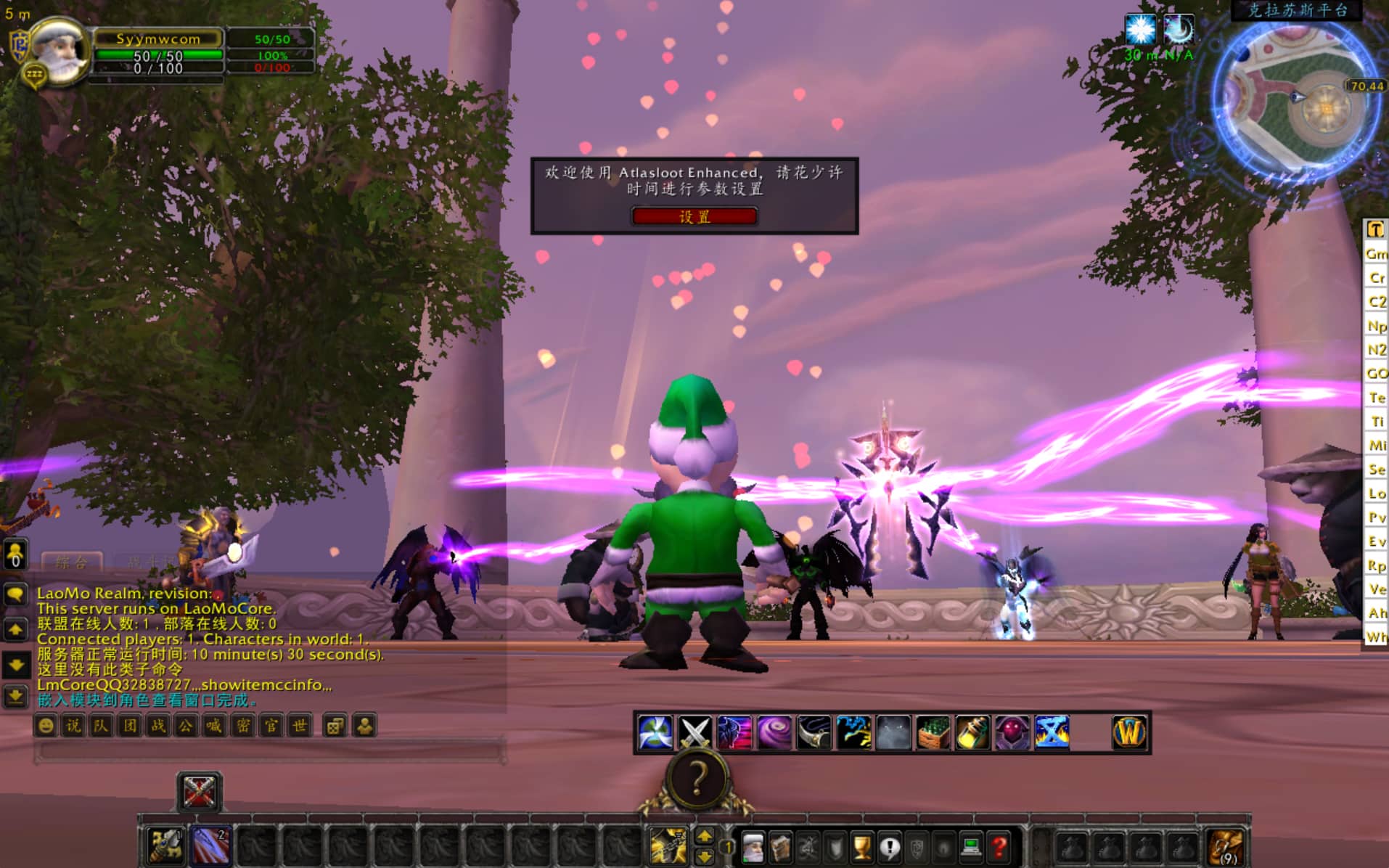This screenshot has width=1389, height=868.
Task: Open the GO tab on side panel
Action: pyautogui.click(x=1376, y=374)
